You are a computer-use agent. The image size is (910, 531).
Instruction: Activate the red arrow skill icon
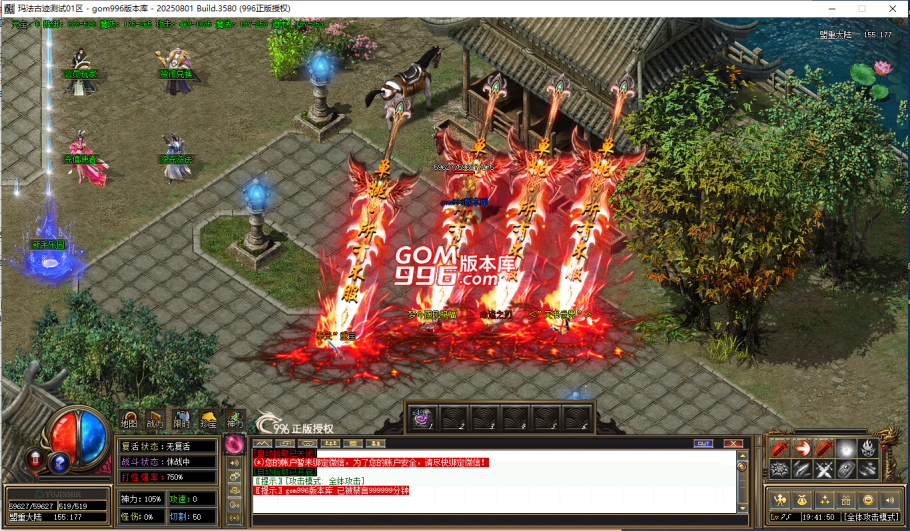click(803, 449)
